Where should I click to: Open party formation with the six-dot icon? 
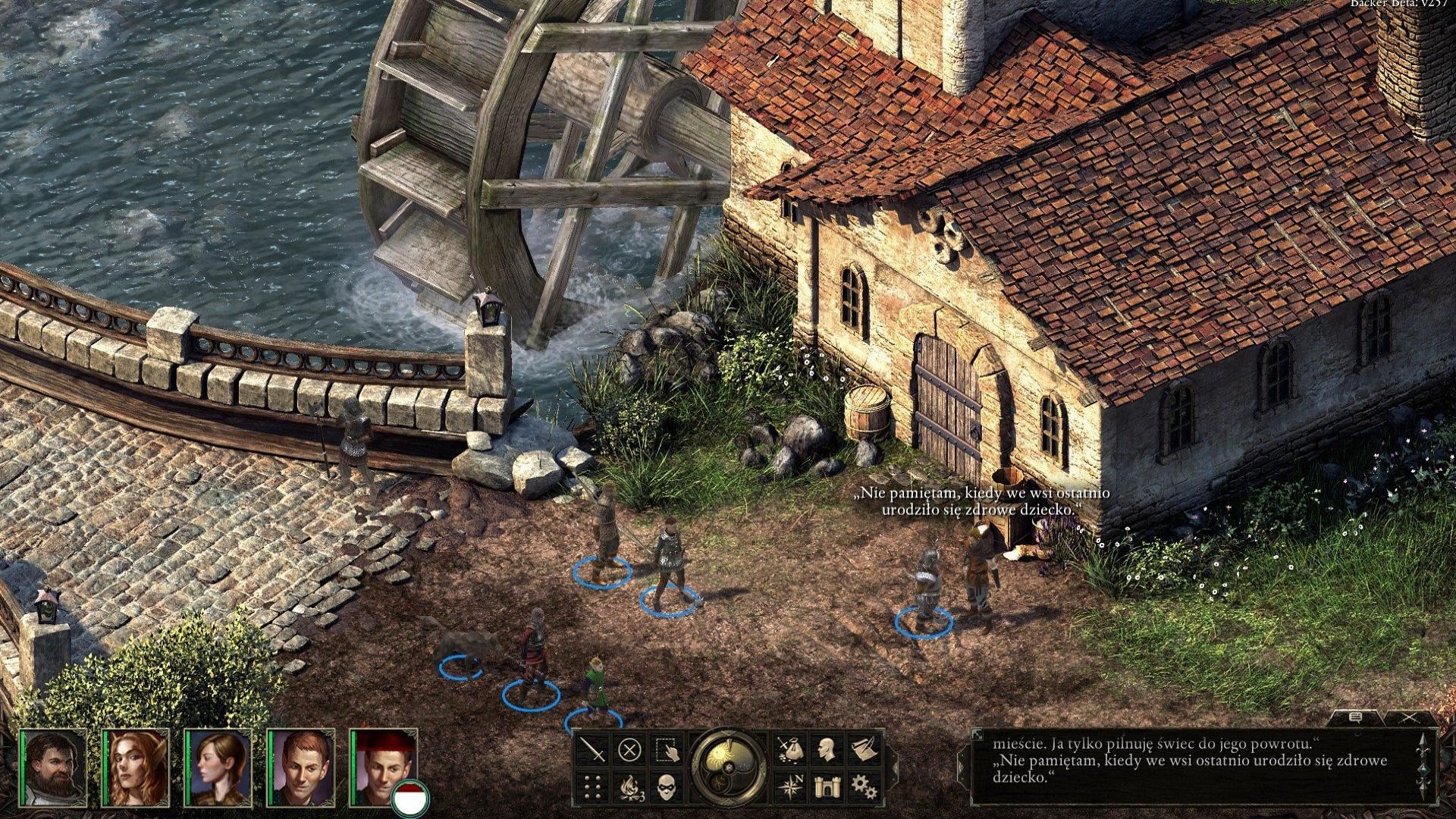594,786
